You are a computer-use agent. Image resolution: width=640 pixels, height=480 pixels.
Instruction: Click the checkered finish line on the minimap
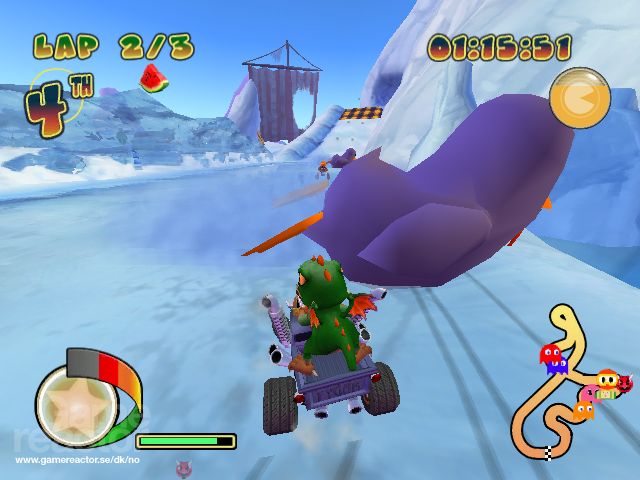(x=548, y=454)
